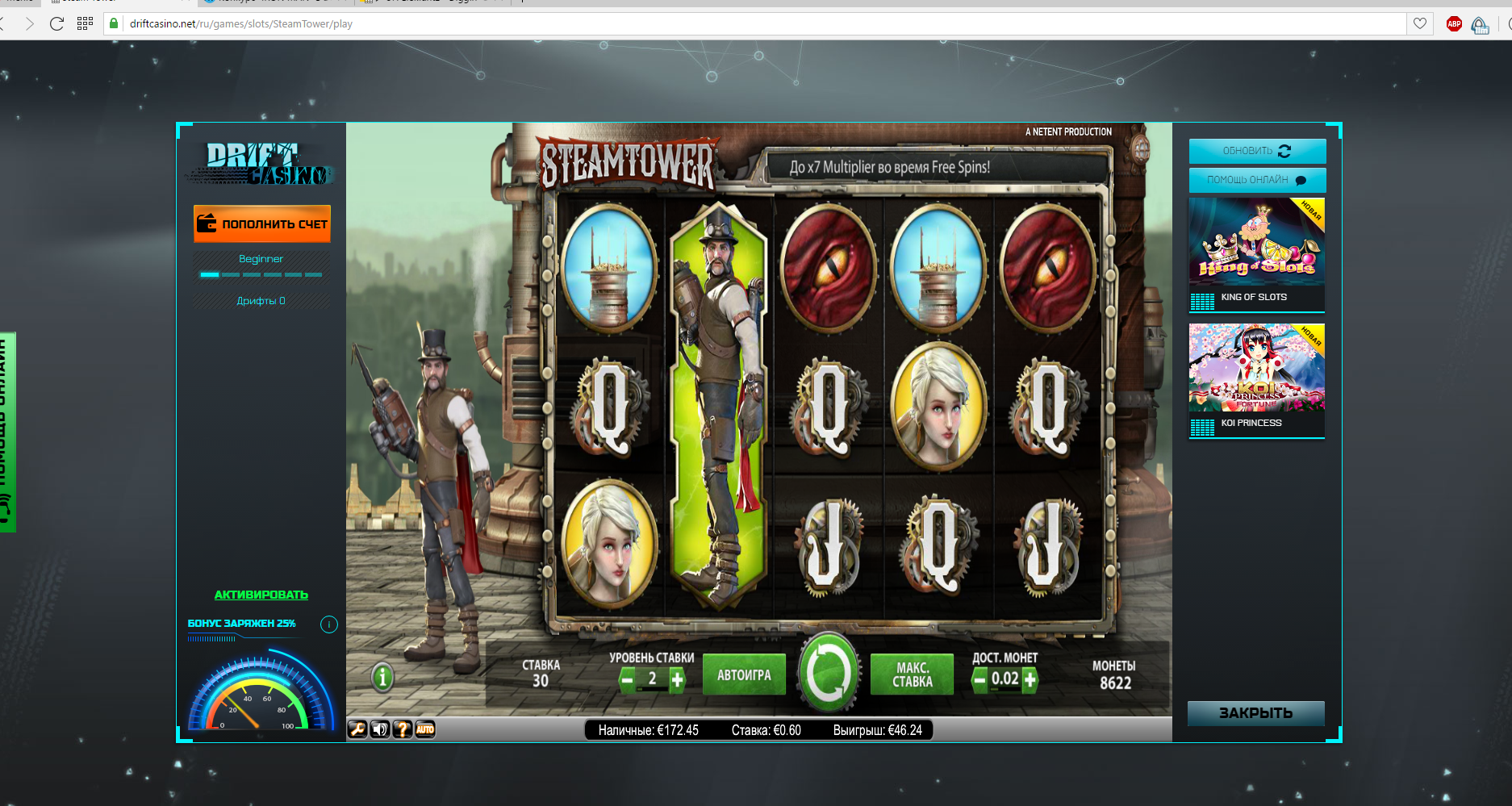Activate the bonus via АКТИВИРОВАТЬ link

click(x=261, y=595)
